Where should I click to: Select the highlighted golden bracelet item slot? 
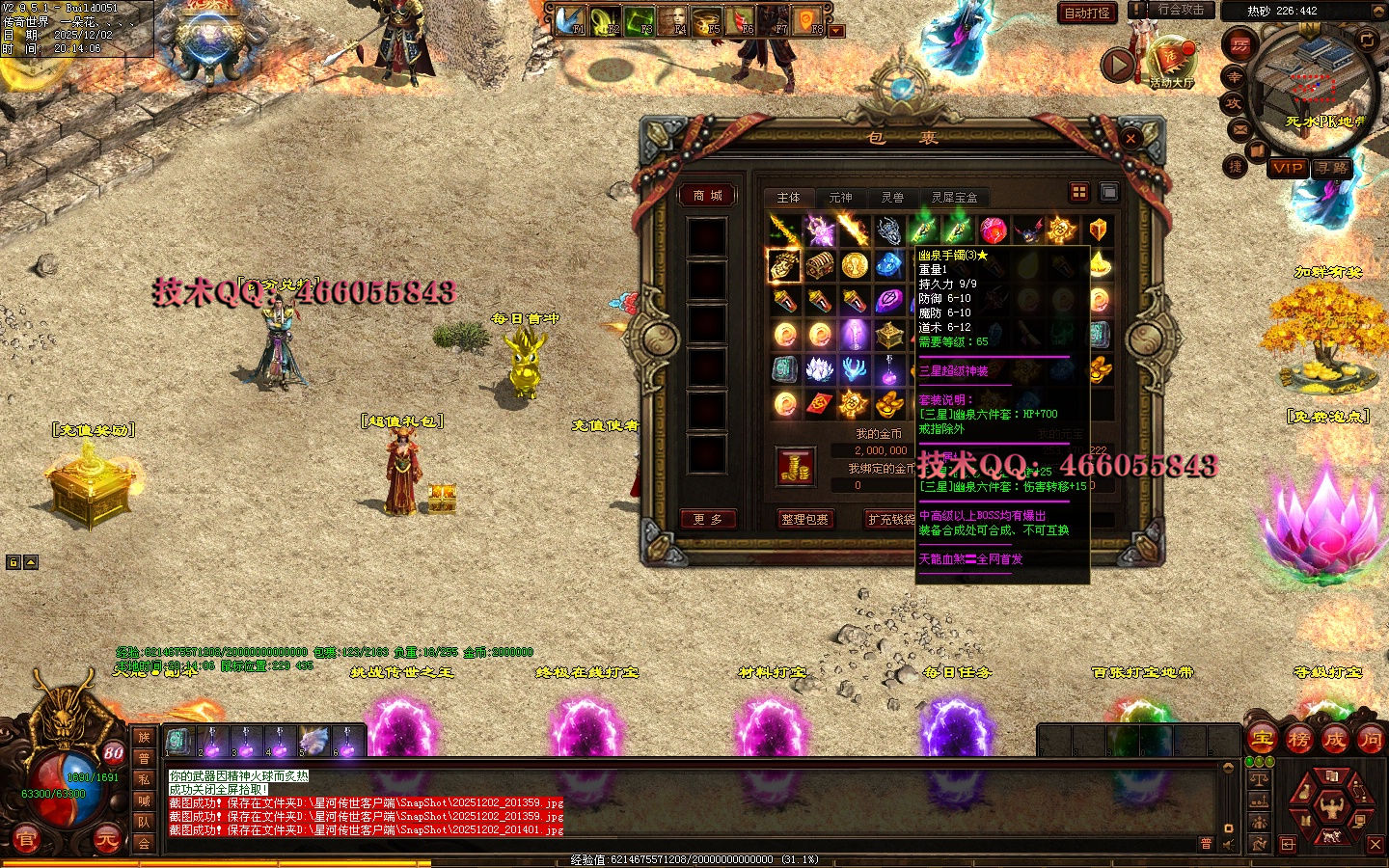click(783, 264)
